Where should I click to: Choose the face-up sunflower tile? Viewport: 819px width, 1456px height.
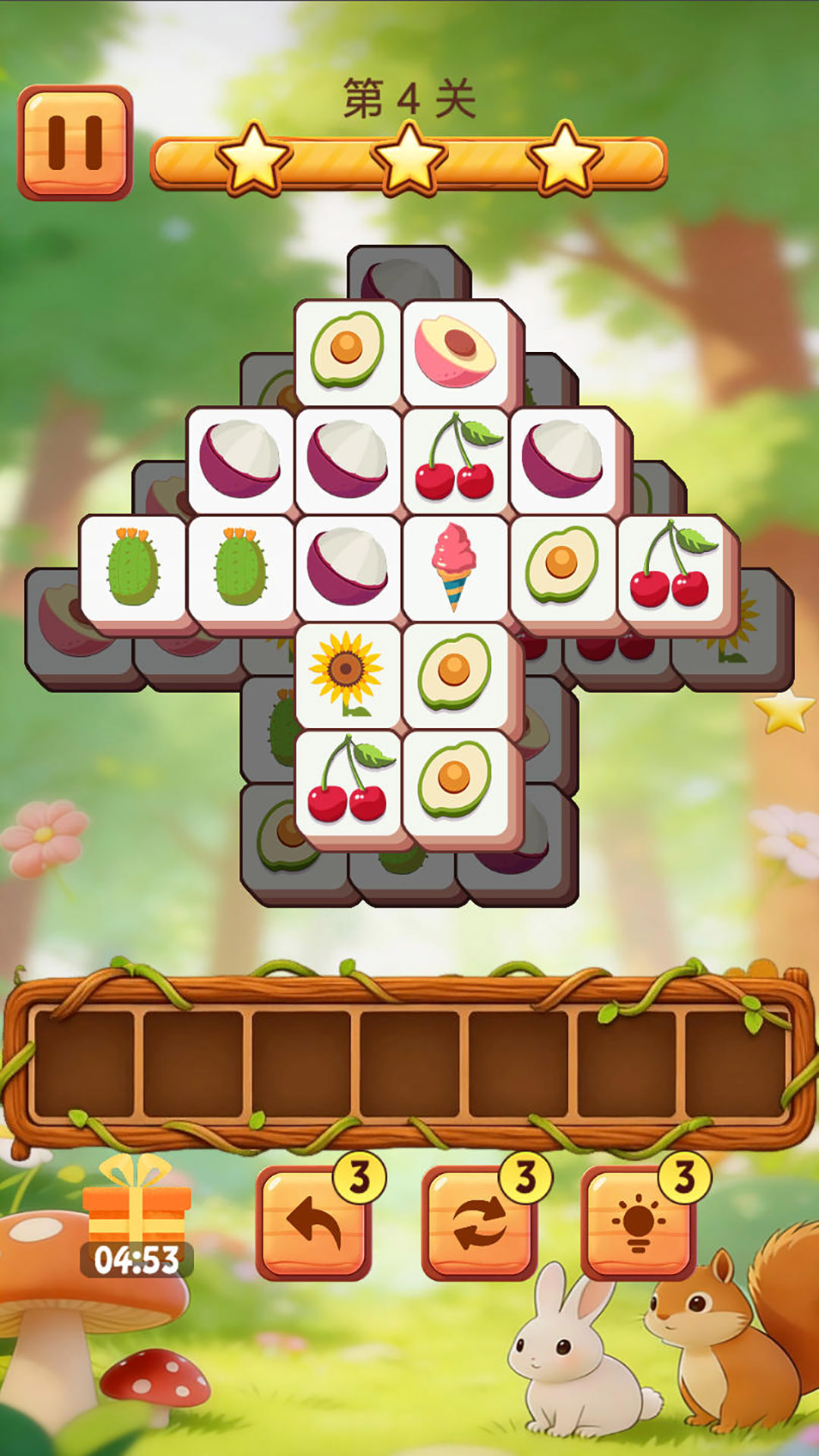pos(347,673)
